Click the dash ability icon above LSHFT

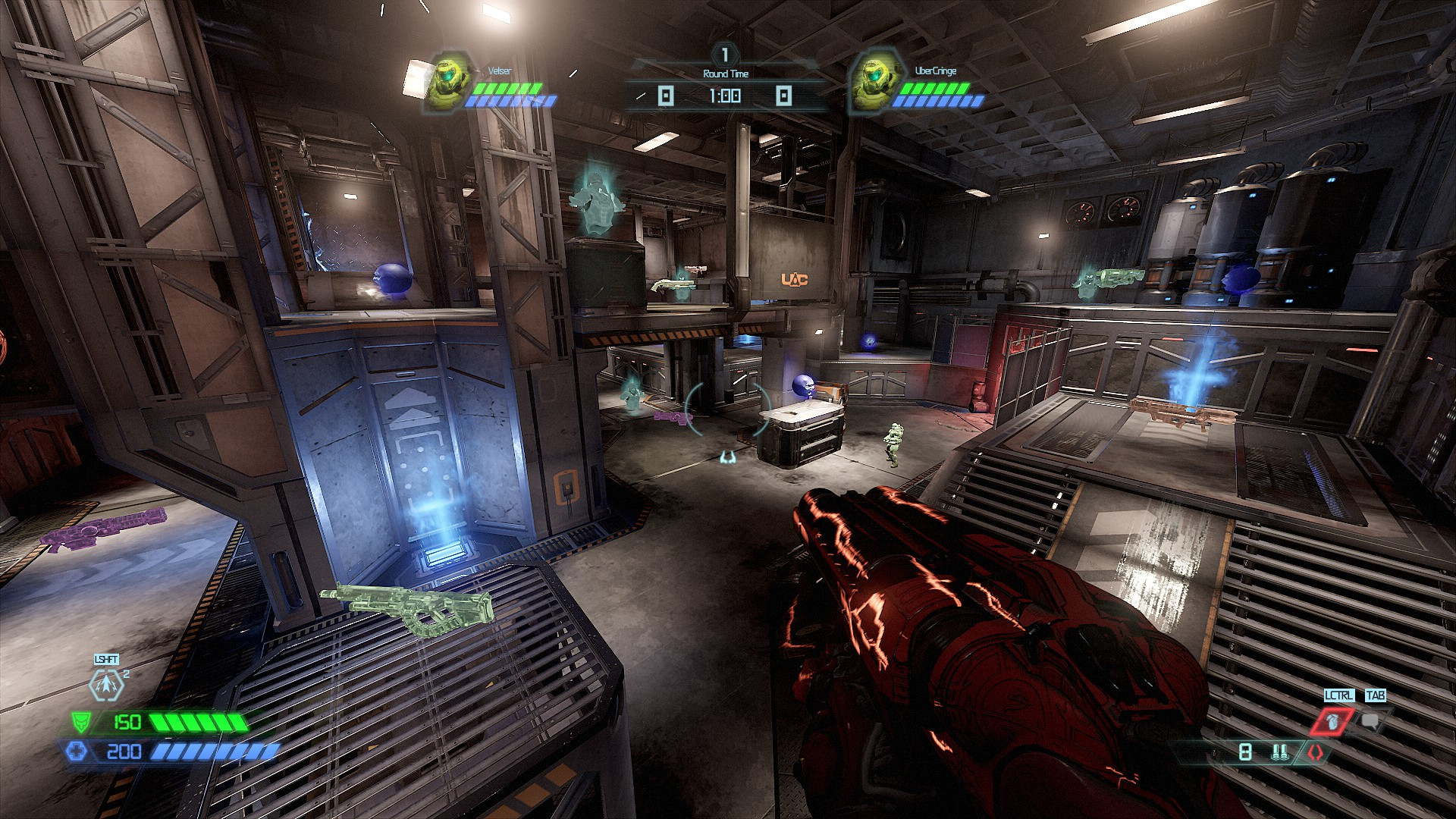click(106, 685)
